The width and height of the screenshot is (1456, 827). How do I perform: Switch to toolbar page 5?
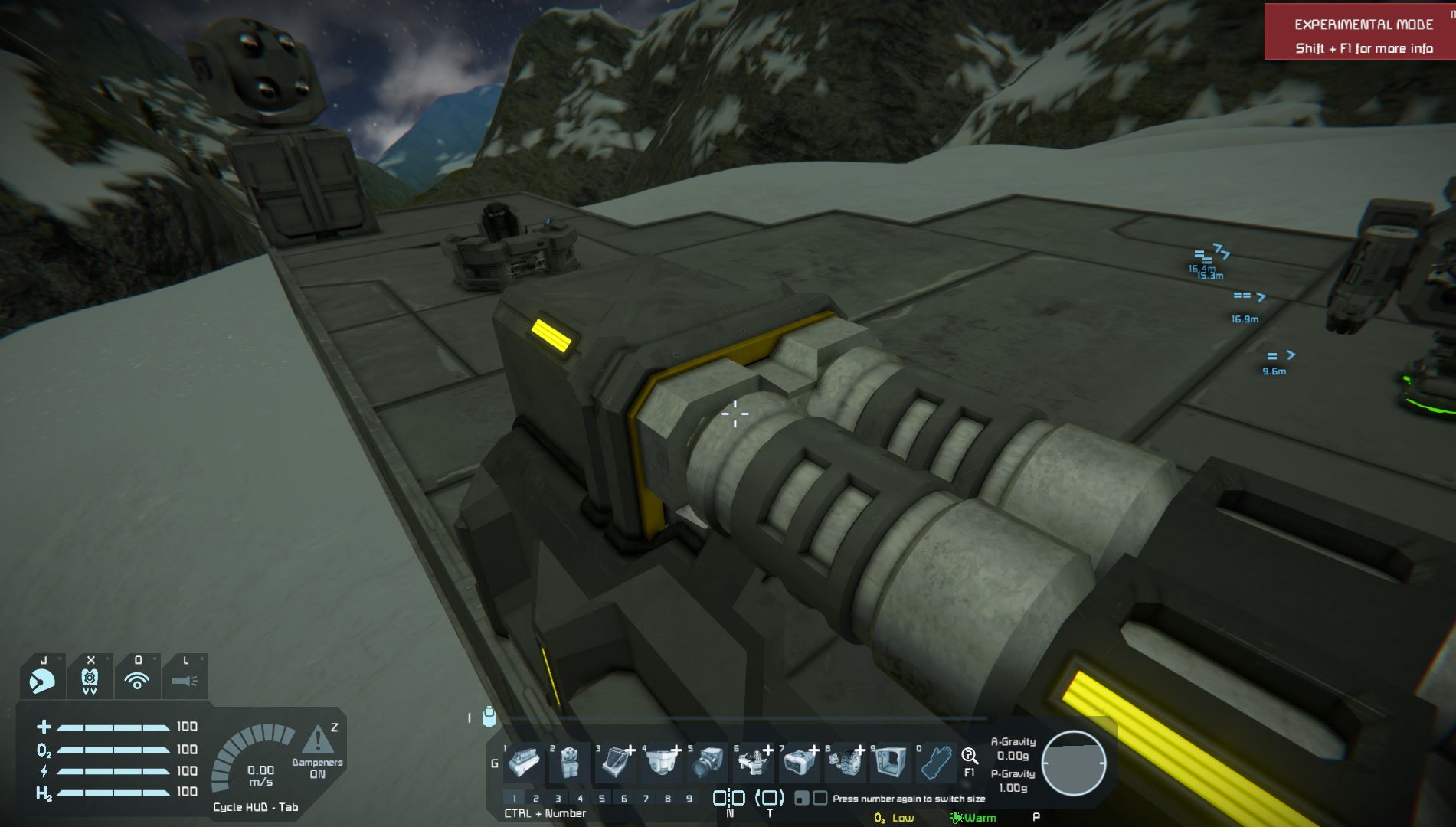602,799
